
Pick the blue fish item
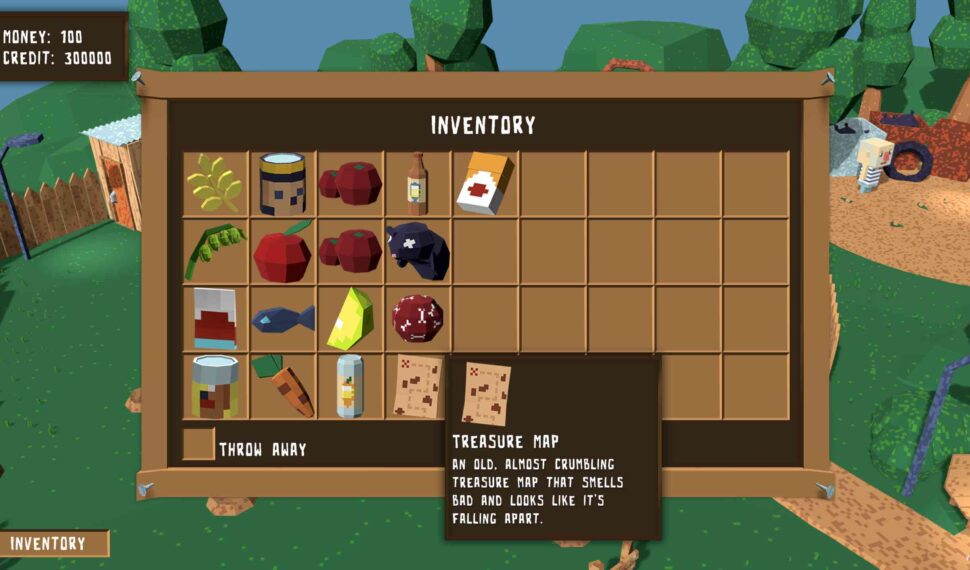pos(282,319)
